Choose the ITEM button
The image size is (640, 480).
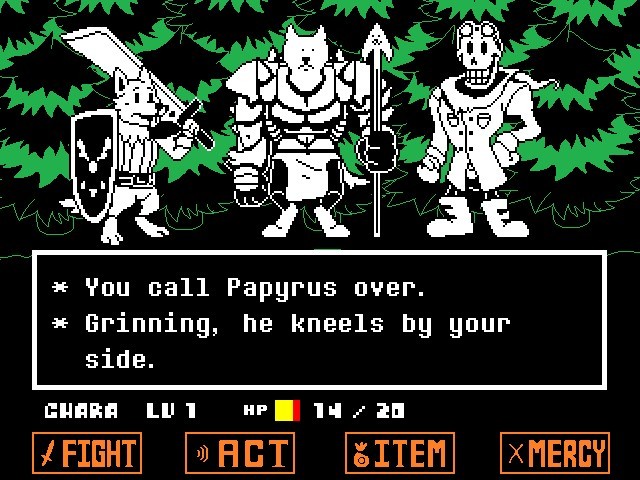pos(400,453)
